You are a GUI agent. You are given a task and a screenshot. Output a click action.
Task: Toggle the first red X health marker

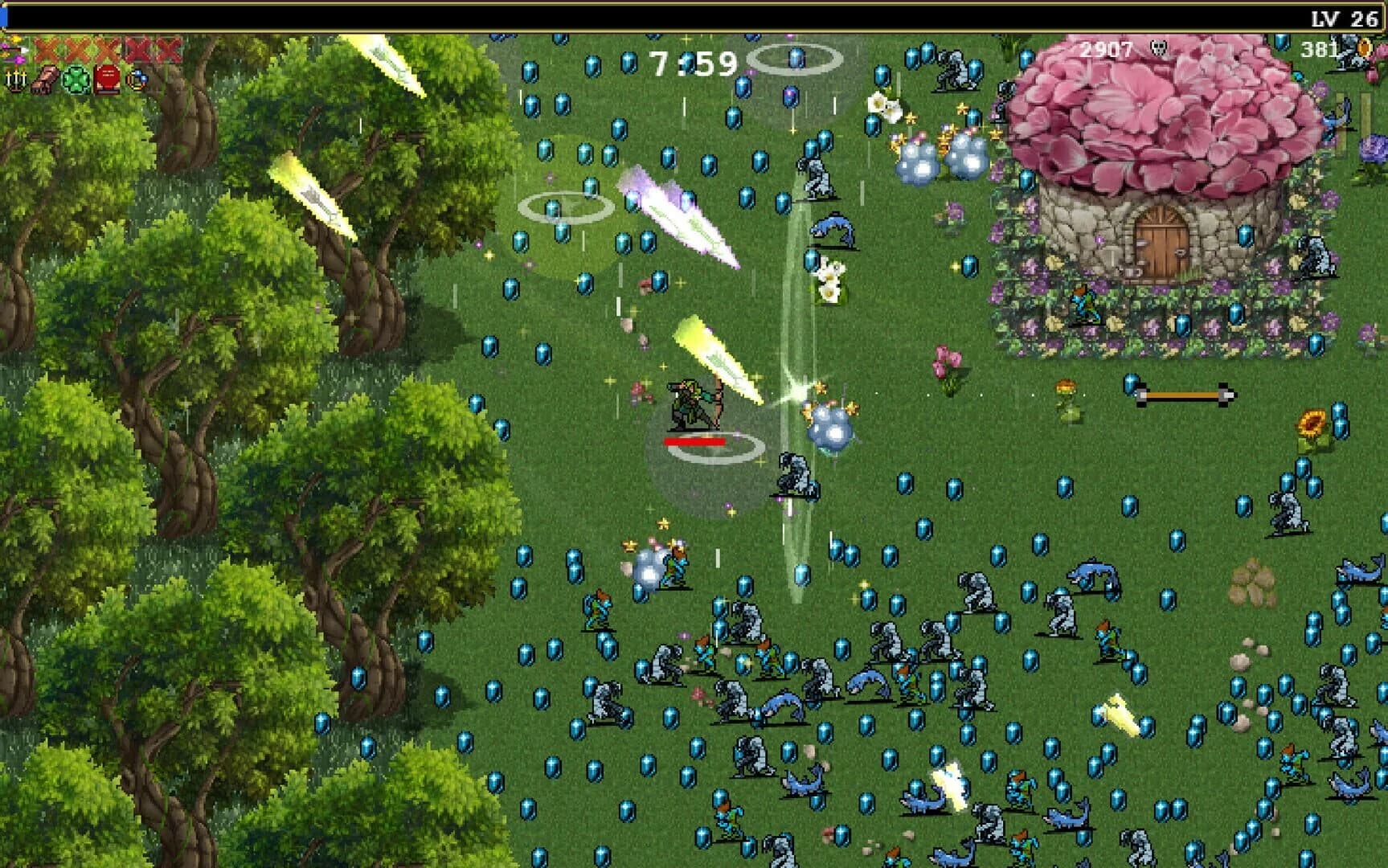[x=44, y=50]
